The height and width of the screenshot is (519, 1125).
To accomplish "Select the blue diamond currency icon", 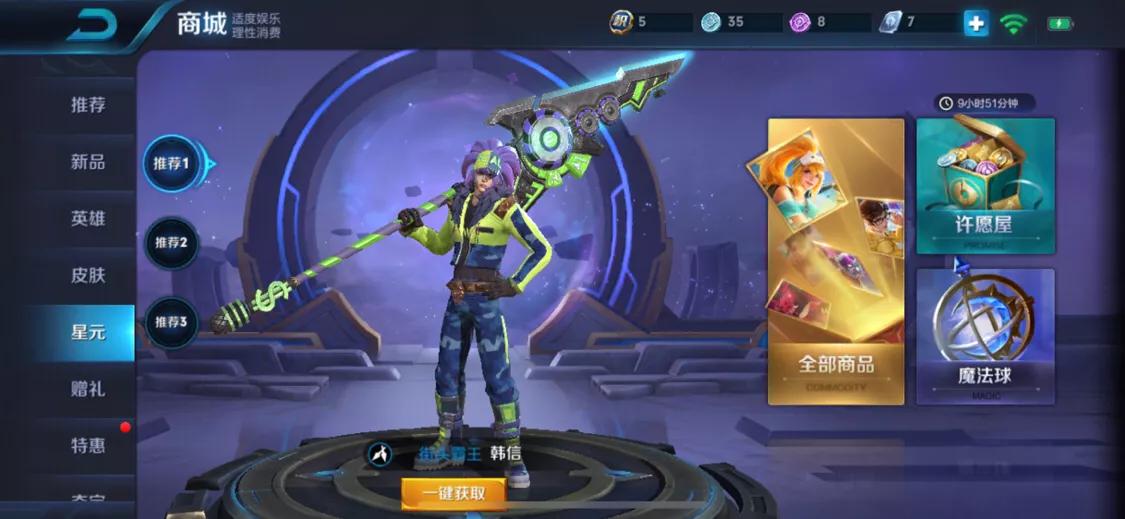I will click(711, 22).
